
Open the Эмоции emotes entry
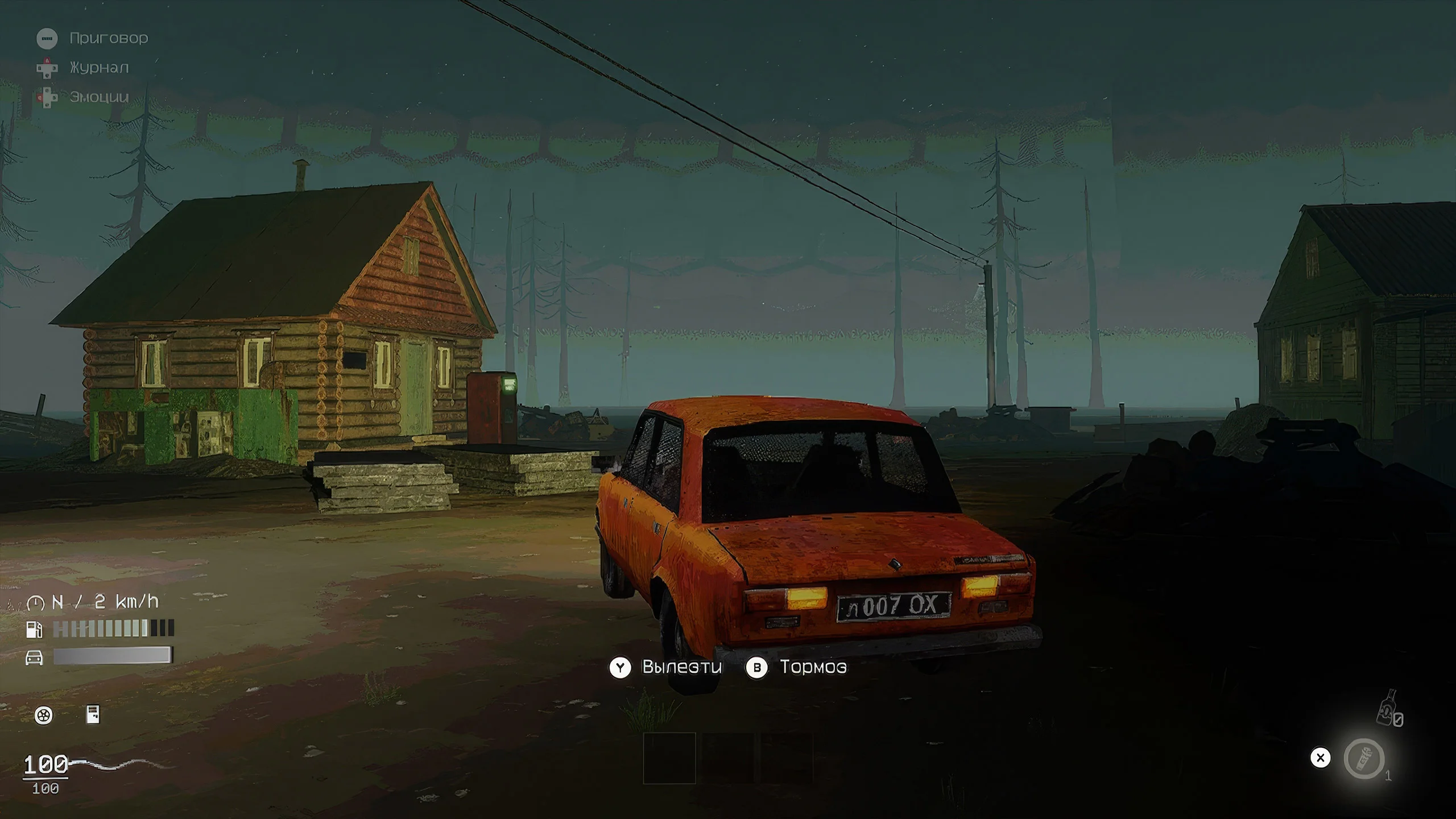[x=99, y=97]
